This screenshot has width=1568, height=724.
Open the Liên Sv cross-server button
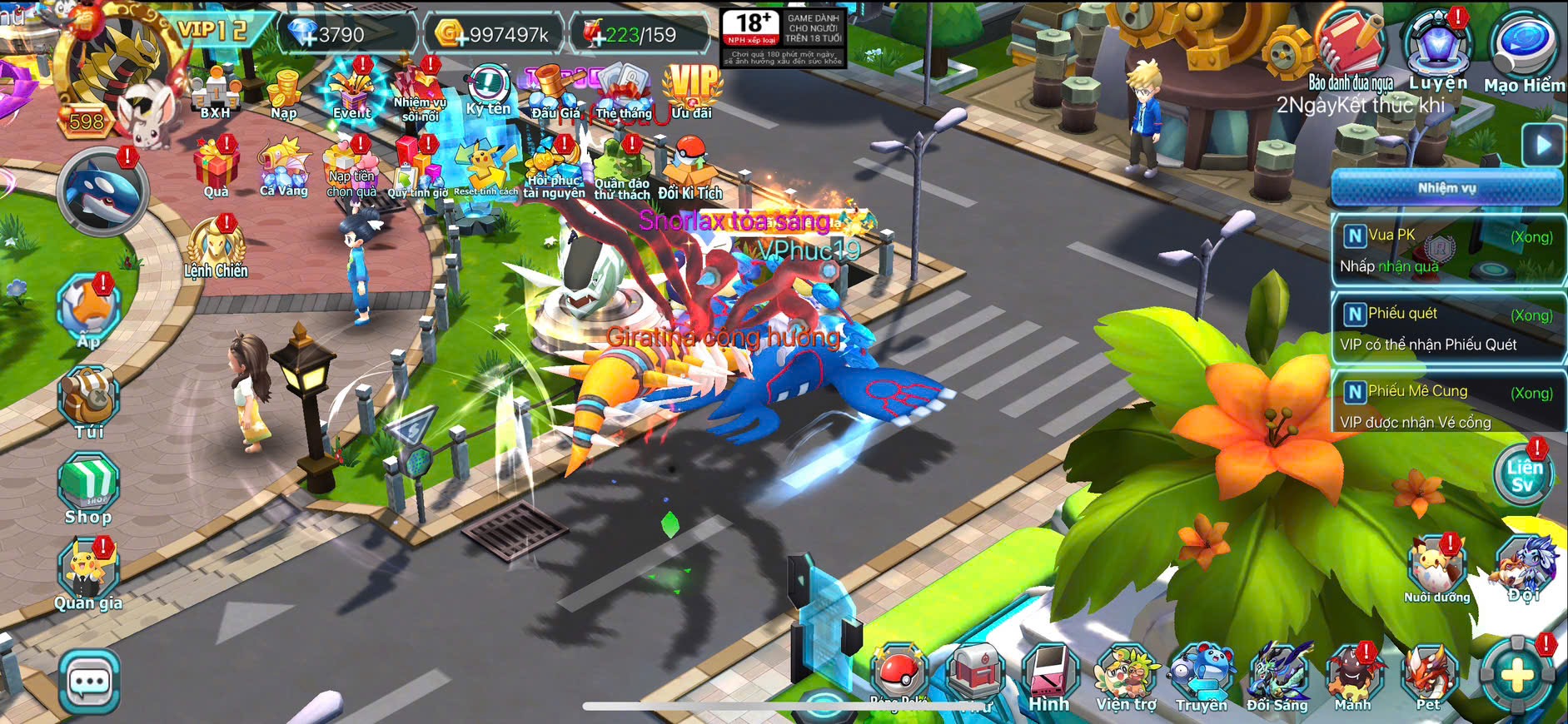(x=1524, y=475)
